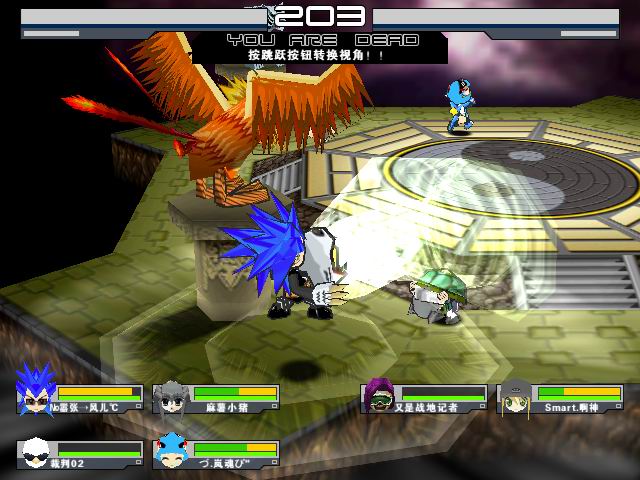The image size is (640, 480).
Task: Pick the purple-haired 又是战地记者 portrait
Action: (380, 396)
